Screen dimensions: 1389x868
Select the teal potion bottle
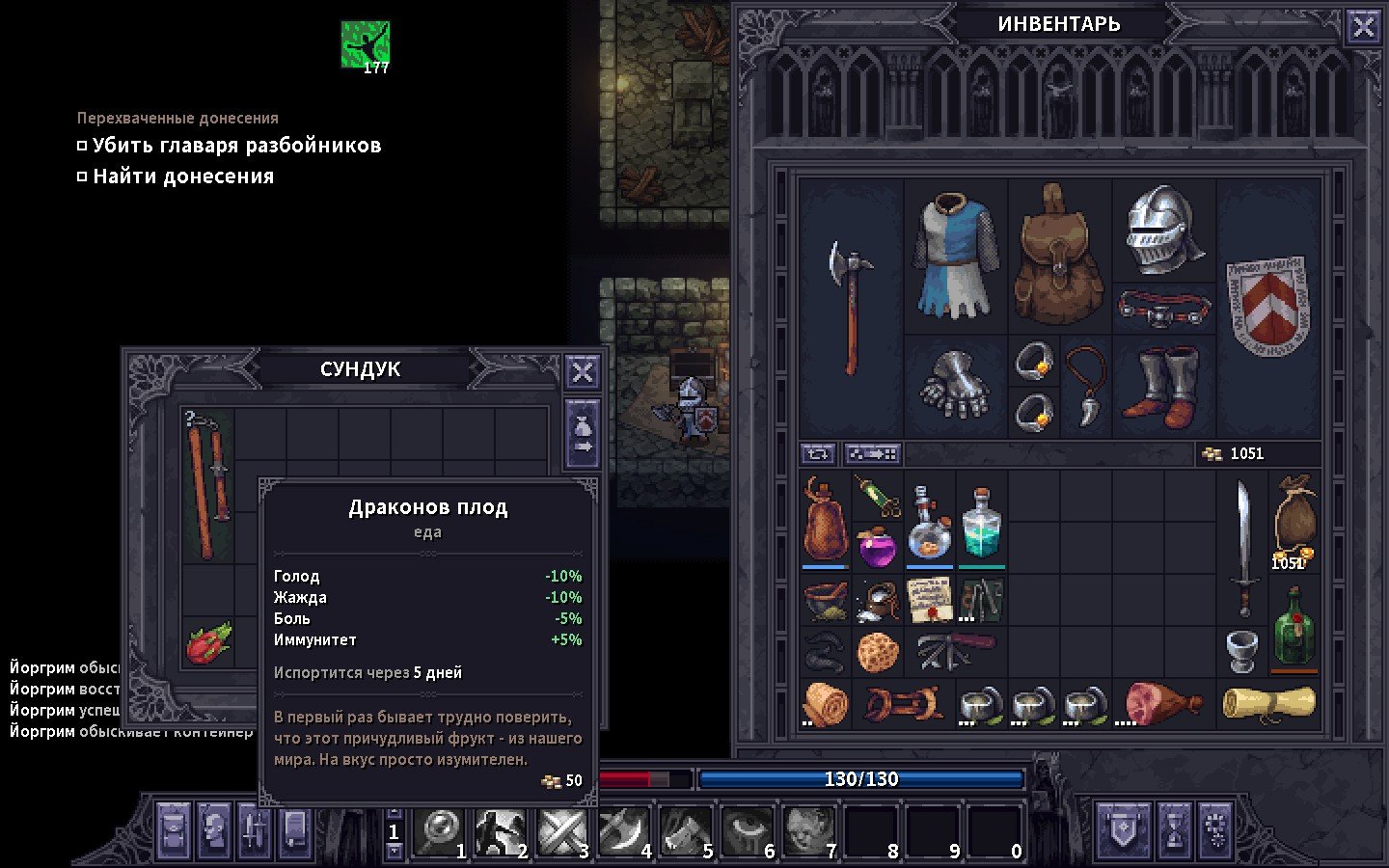click(981, 524)
